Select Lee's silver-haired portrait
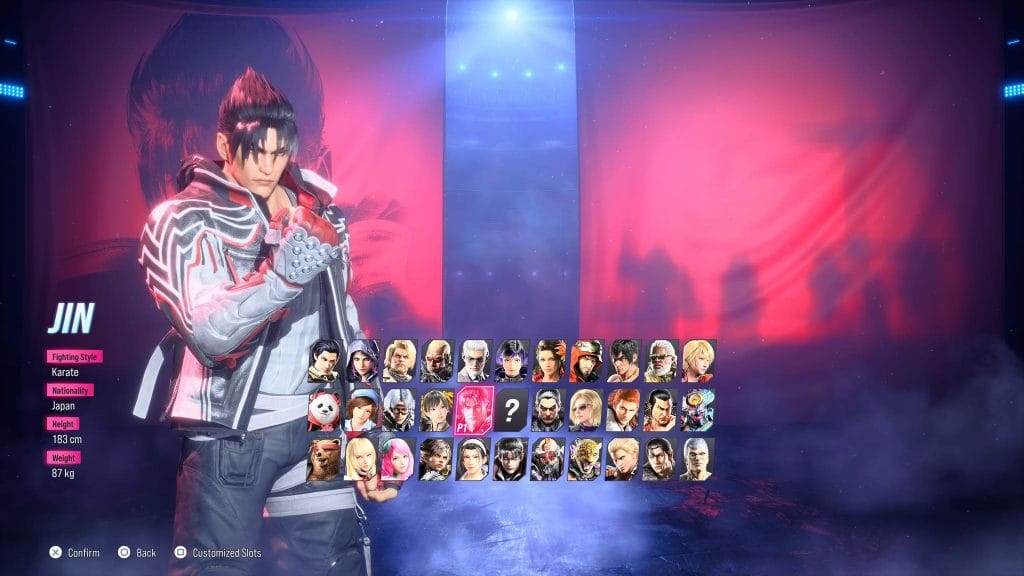This screenshot has height=576, width=1024. pyautogui.click(x=697, y=459)
